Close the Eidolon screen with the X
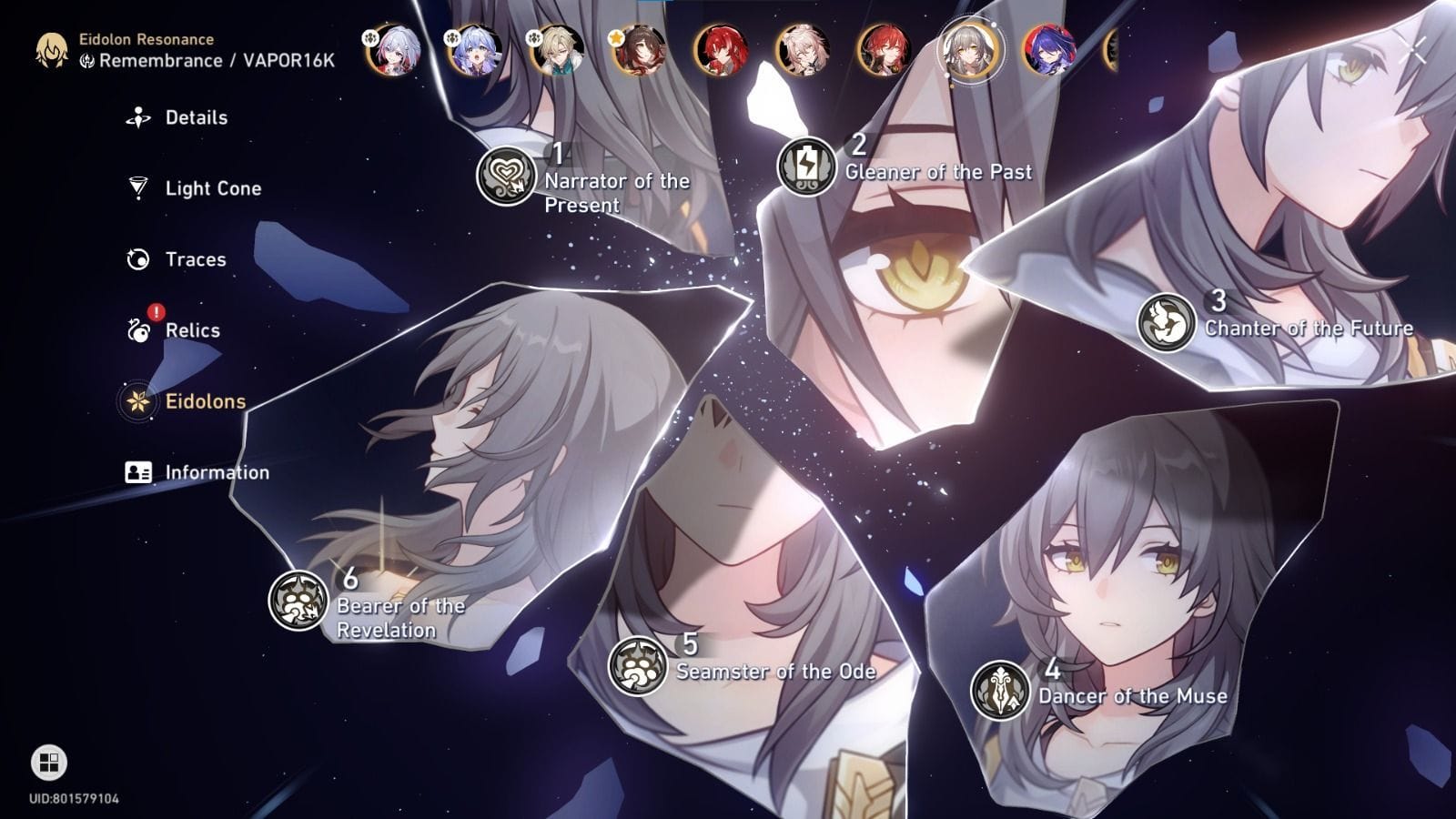Image resolution: width=1456 pixels, height=819 pixels. pyautogui.click(x=1412, y=52)
